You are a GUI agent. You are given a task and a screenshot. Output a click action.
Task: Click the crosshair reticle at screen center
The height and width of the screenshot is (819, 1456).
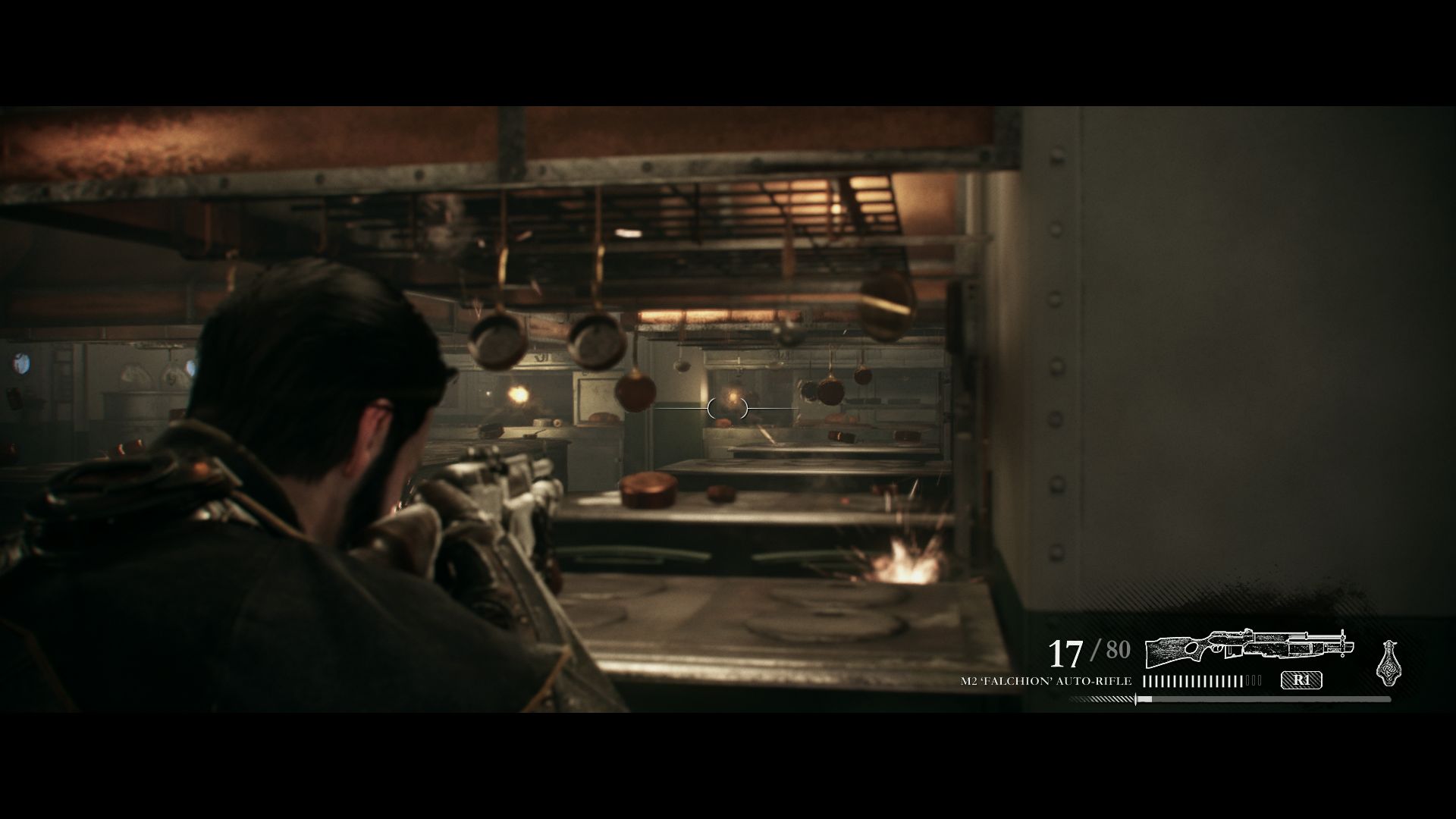pos(726,408)
